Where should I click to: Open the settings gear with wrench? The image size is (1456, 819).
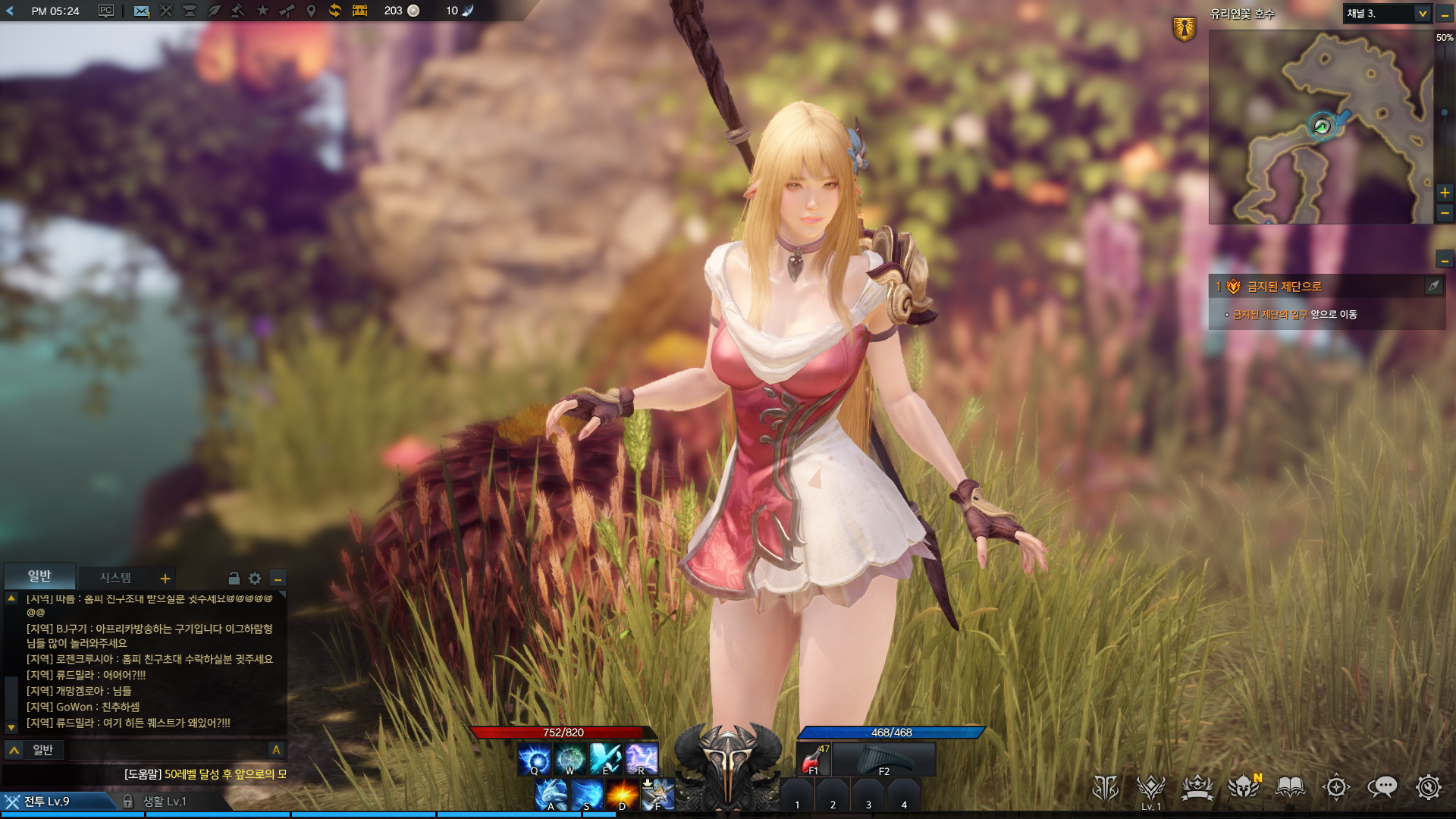coord(1429,788)
